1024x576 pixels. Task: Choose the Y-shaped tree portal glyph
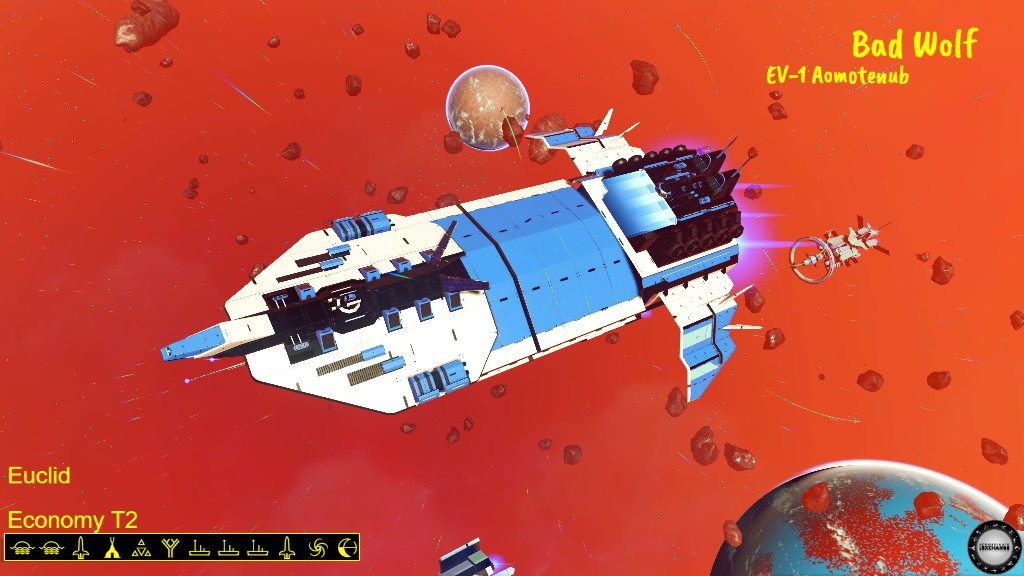point(170,547)
